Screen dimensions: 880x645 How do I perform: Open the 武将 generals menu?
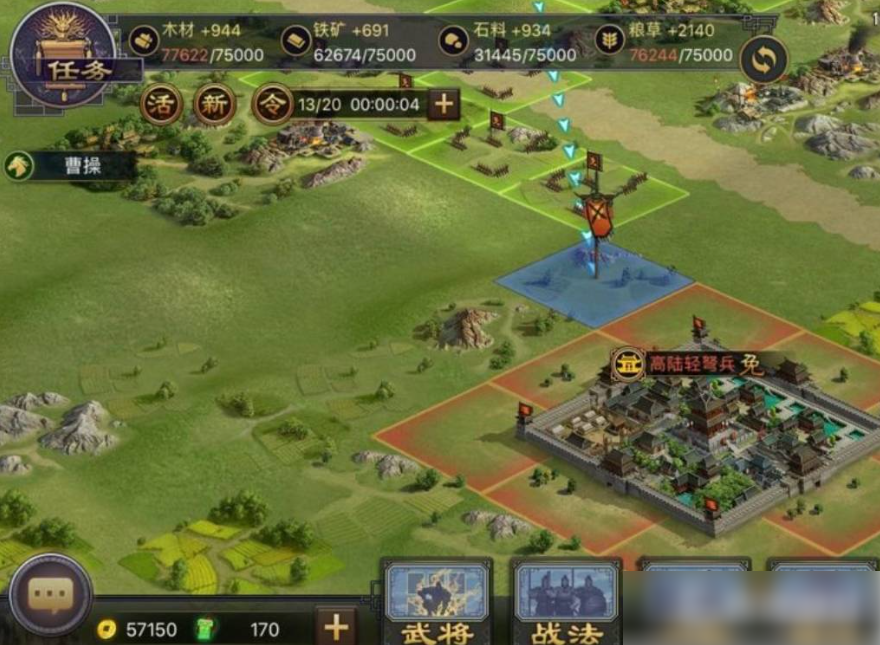pyautogui.click(x=437, y=602)
